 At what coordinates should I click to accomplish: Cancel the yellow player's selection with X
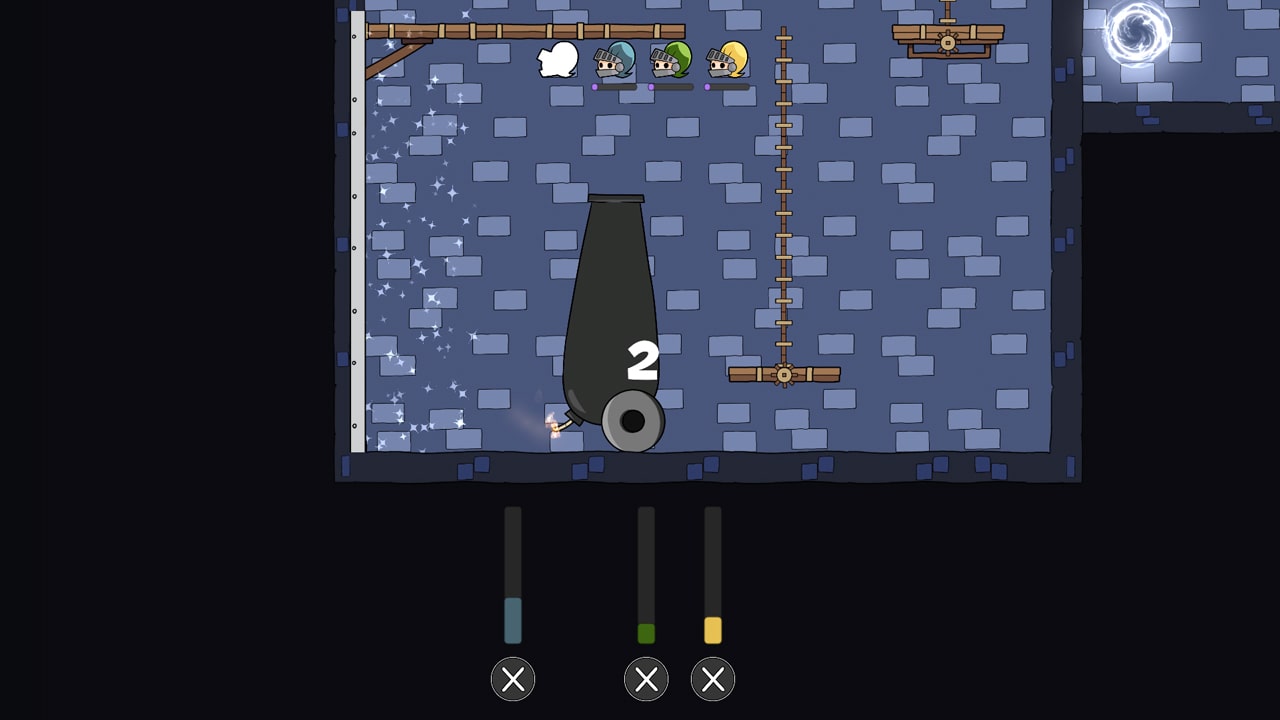click(x=712, y=679)
